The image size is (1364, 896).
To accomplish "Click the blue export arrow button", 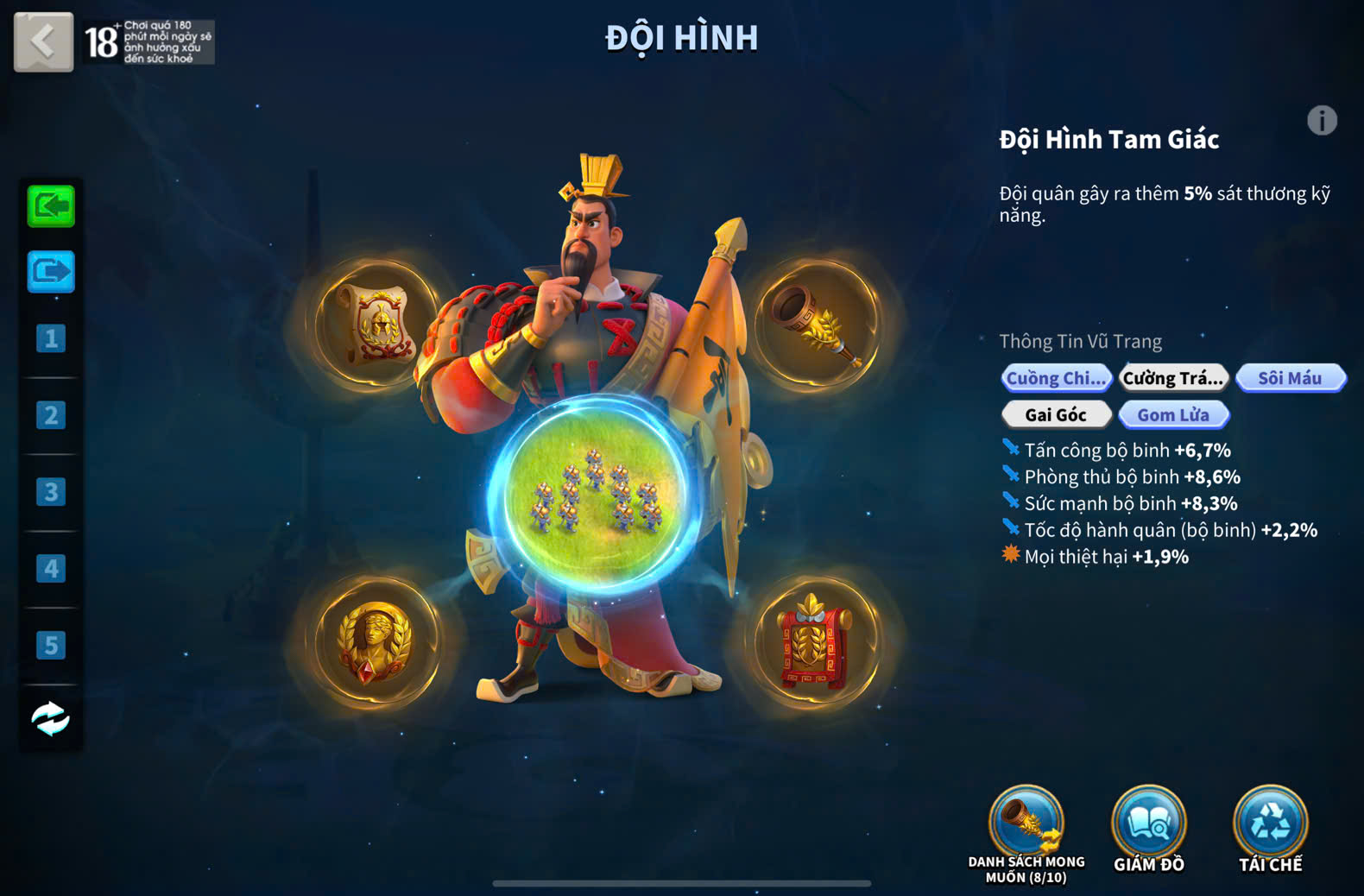I will click(51, 273).
